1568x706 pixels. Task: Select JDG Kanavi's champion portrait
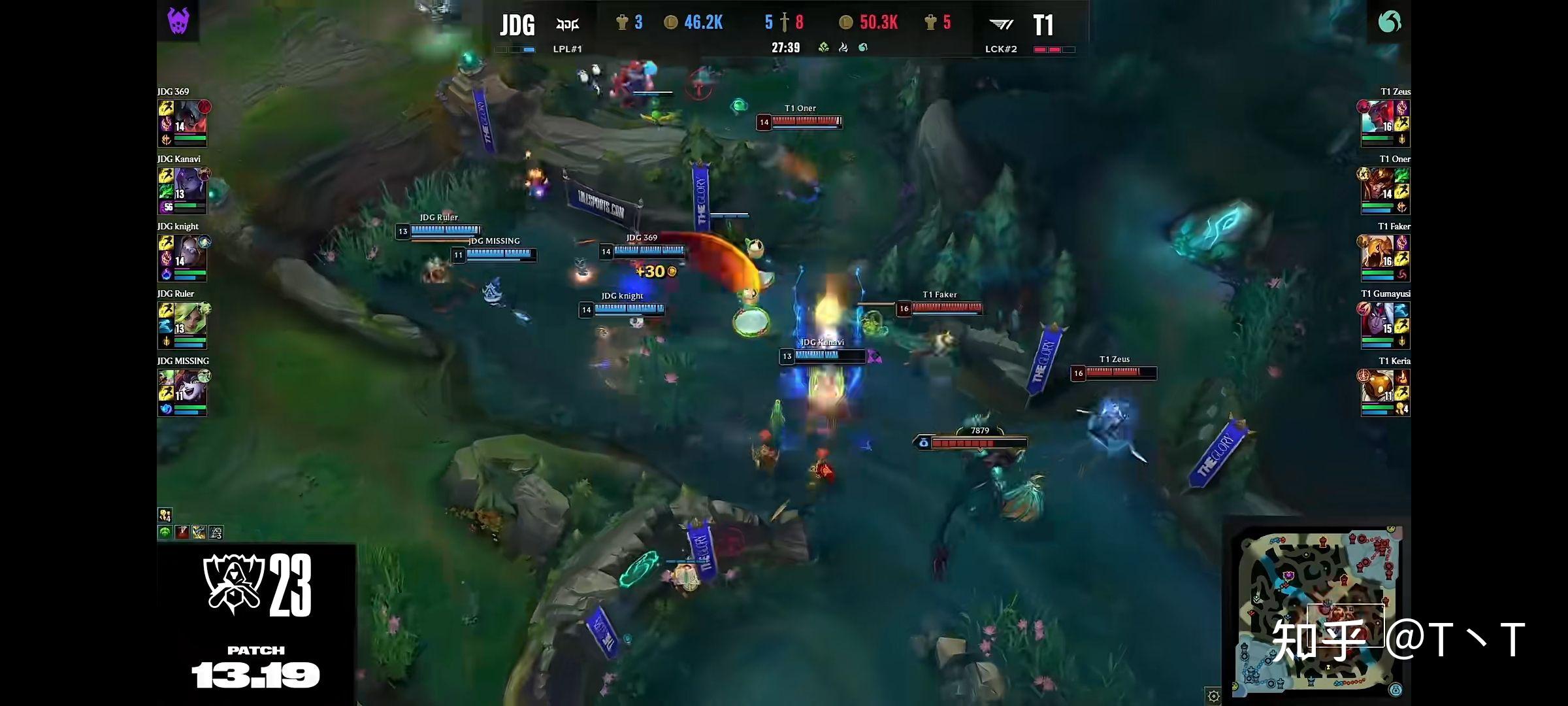tap(189, 185)
